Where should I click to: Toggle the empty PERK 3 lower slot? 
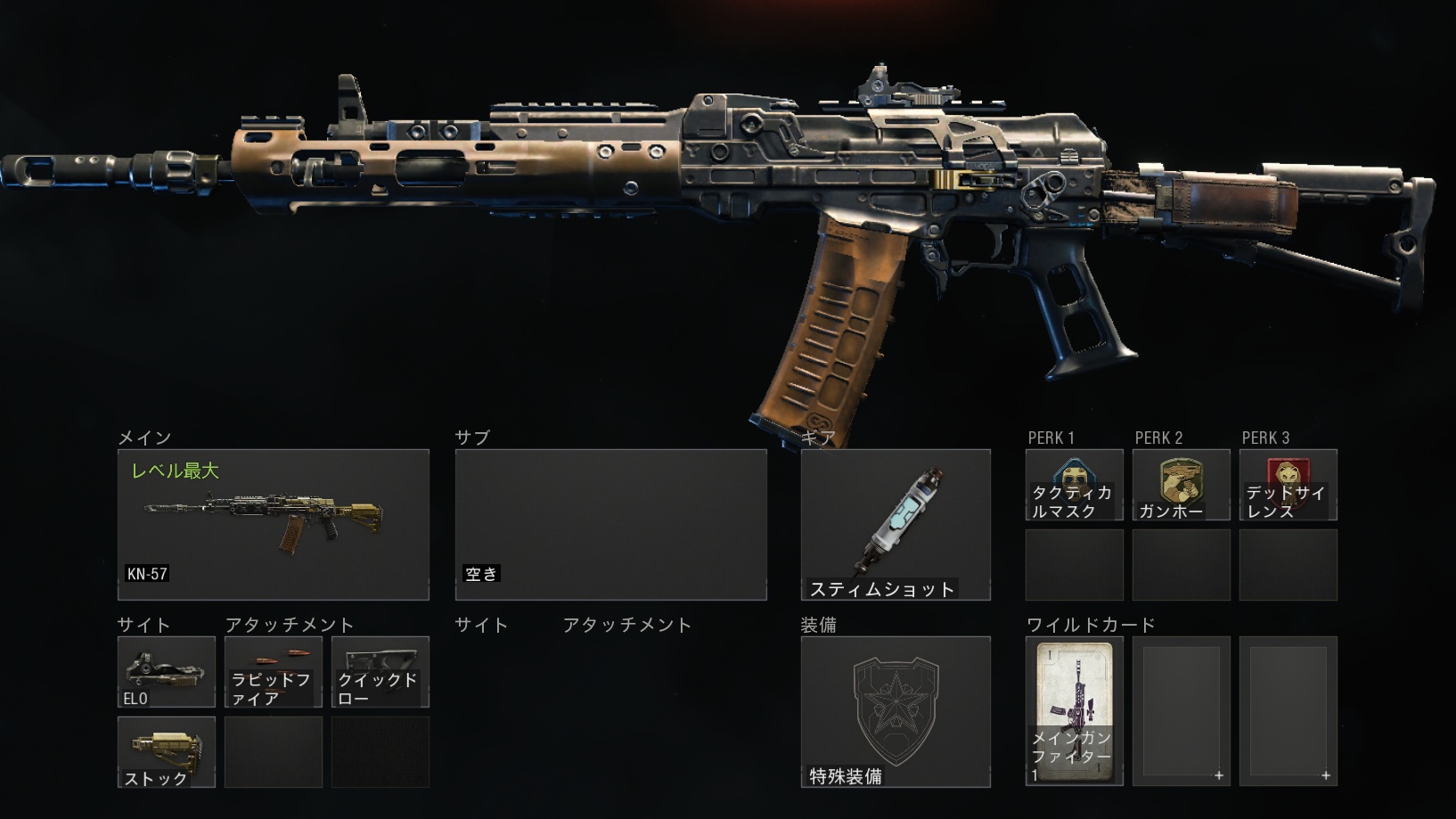tap(1288, 563)
